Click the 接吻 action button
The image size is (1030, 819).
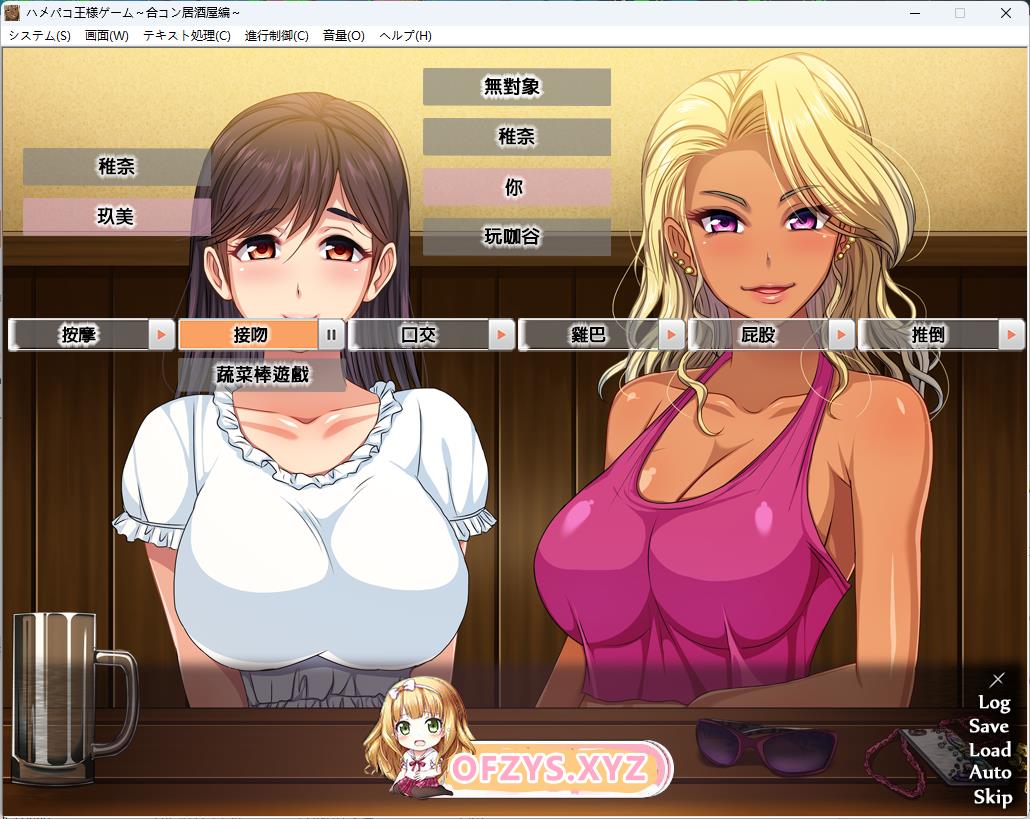pyautogui.click(x=250, y=335)
